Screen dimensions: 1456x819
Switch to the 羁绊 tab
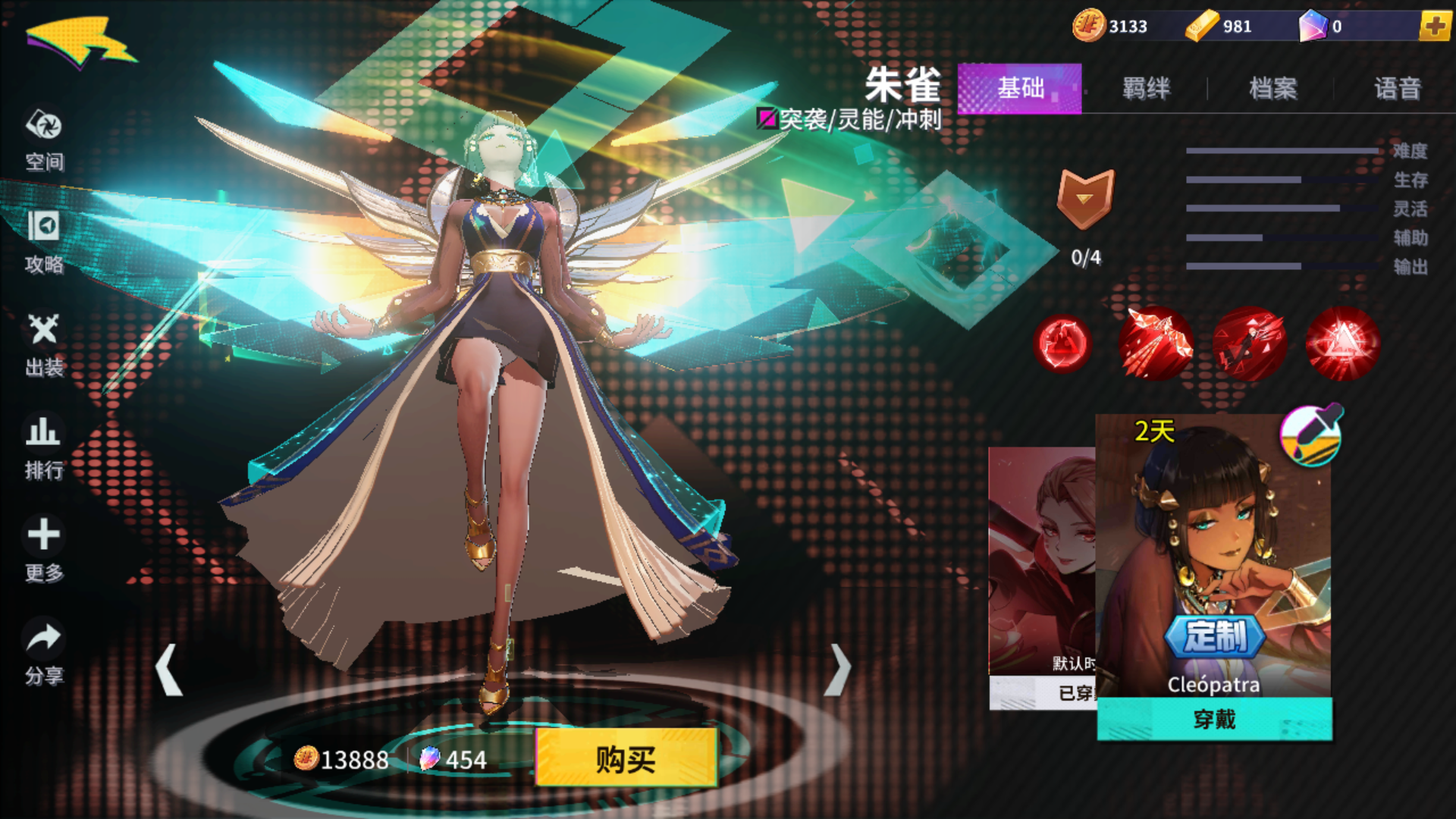[x=1146, y=89]
